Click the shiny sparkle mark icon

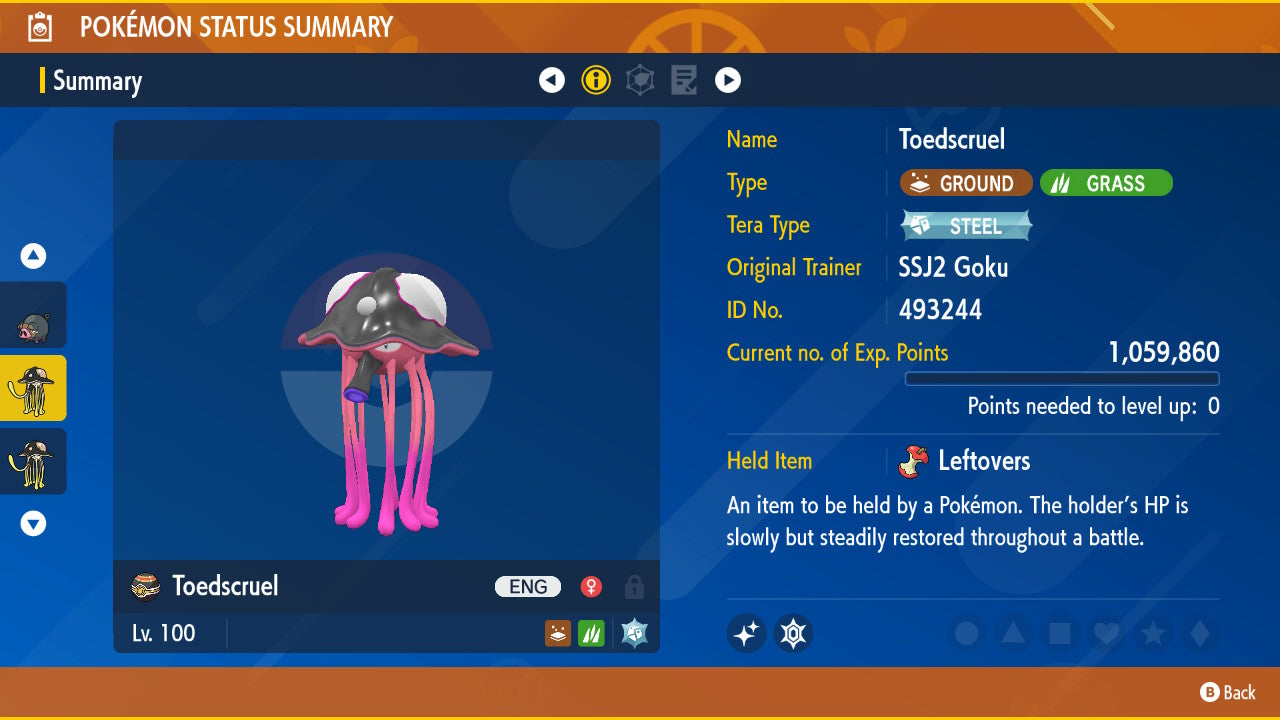click(x=746, y=633)
